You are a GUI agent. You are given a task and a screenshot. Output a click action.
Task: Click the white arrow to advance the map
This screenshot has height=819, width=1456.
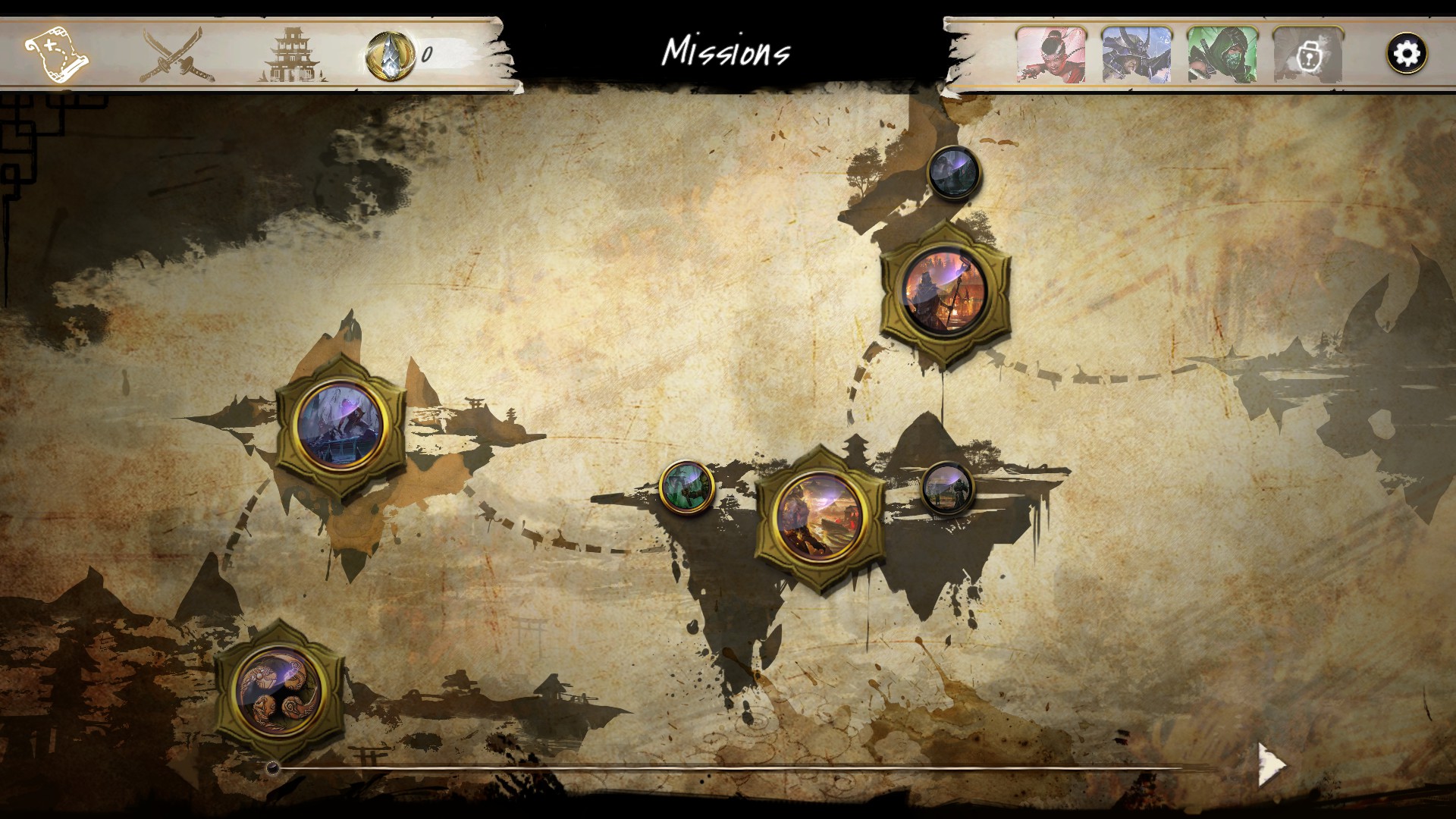click(1272, 764)
